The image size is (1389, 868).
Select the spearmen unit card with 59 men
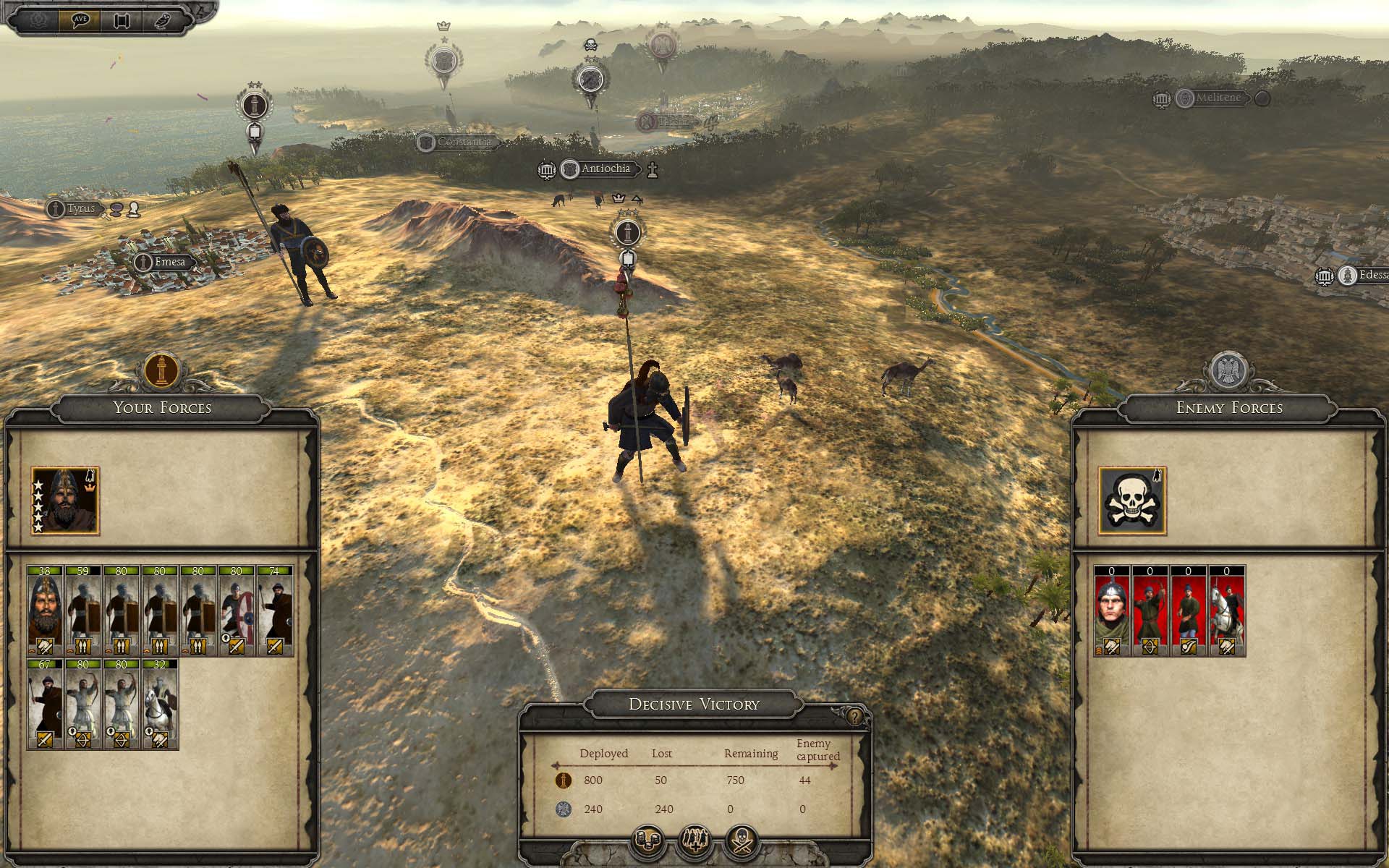(83, 611)
